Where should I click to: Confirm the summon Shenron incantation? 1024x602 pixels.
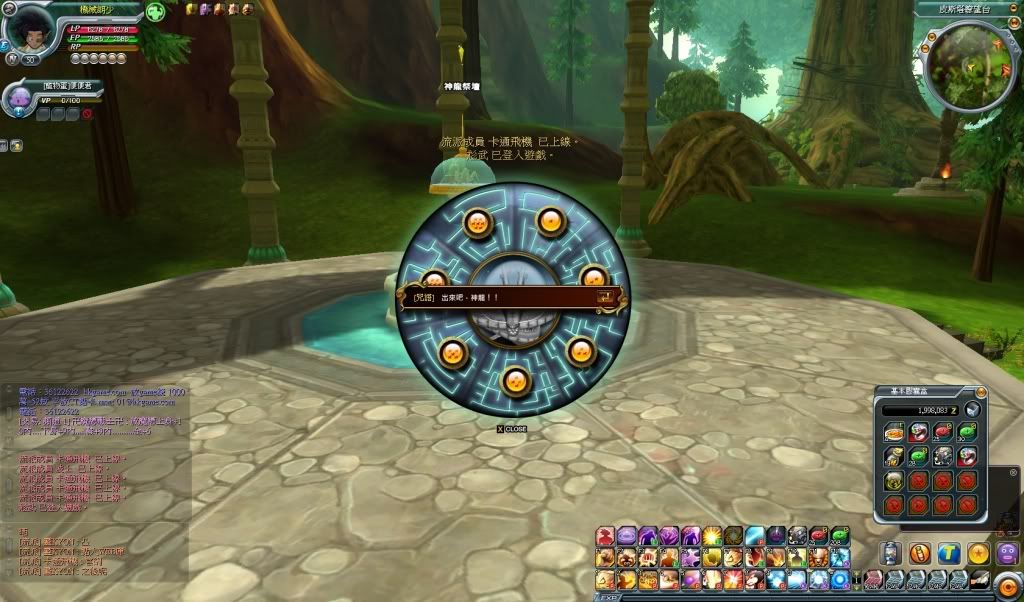pyautogui.click(x=606, y=297)
